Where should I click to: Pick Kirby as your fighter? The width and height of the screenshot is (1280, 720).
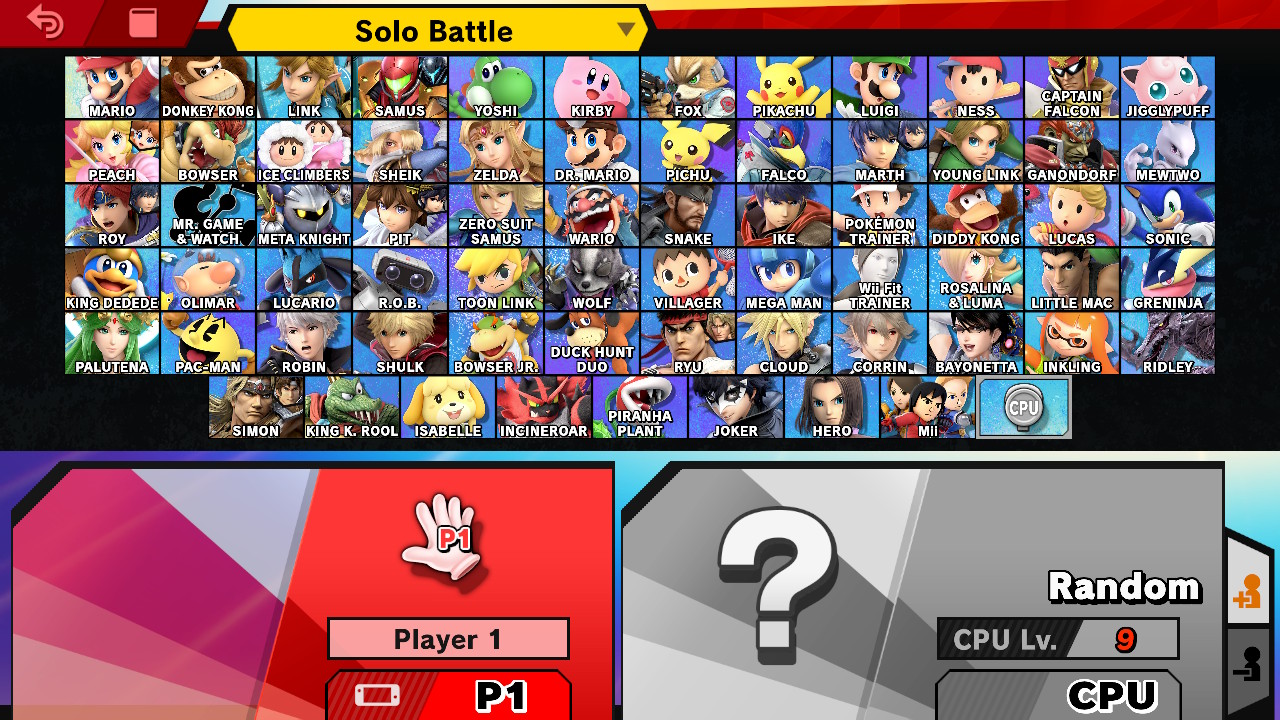(592, 87)
